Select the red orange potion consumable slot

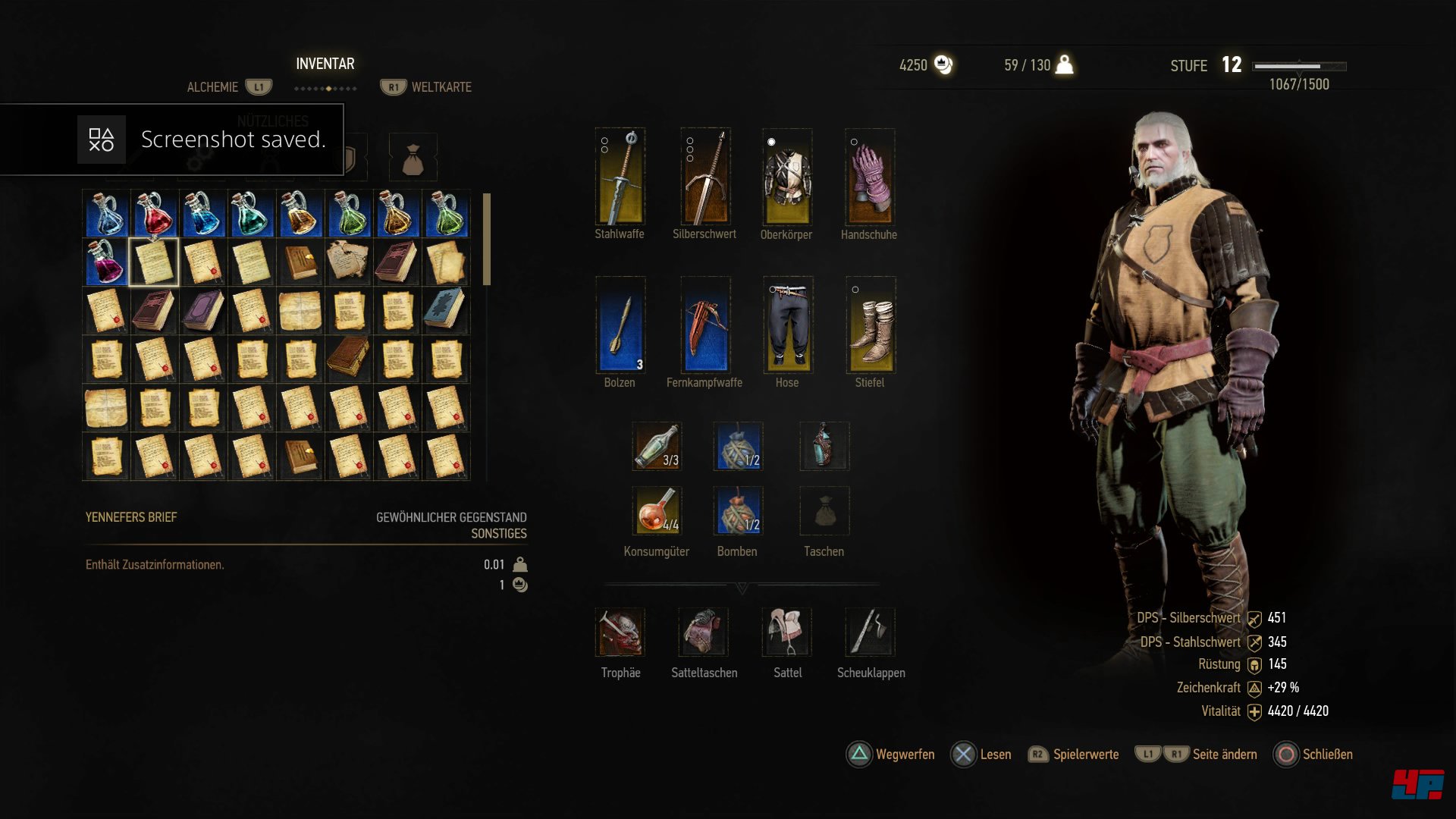657,510
